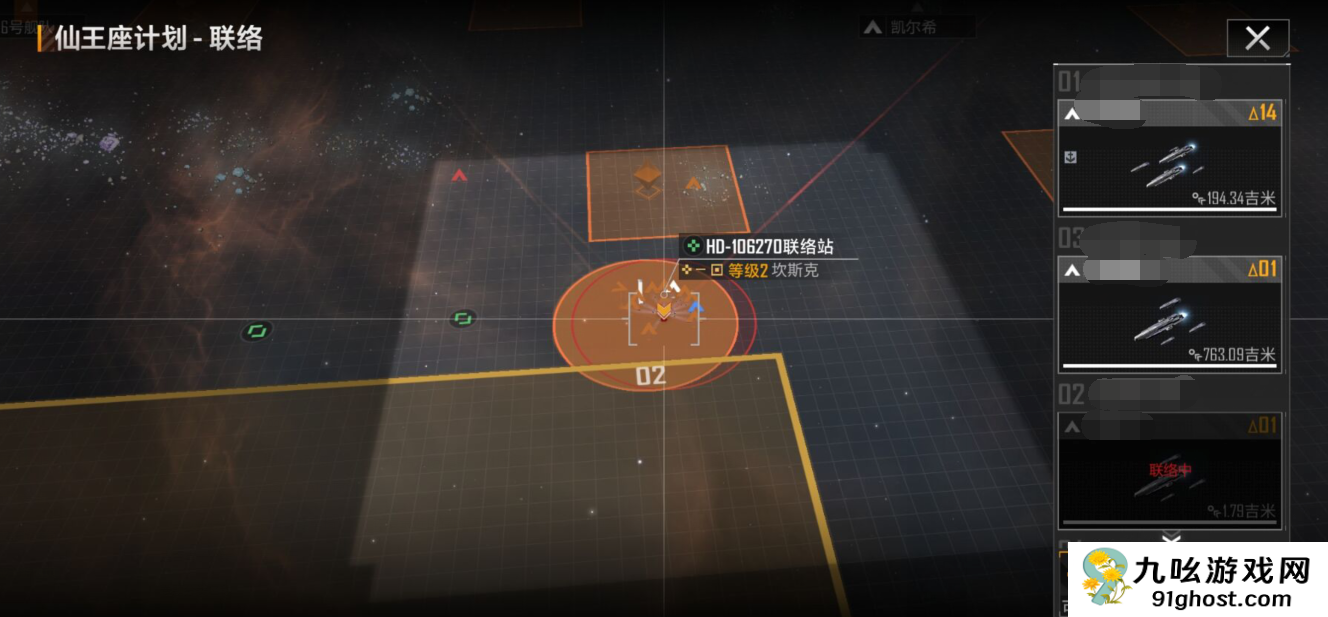Image resolution: width=1328 pixels, height=617 pixels.
Task: Select fleet 02 card showing 联络中
Action: tap(1169, 470)
